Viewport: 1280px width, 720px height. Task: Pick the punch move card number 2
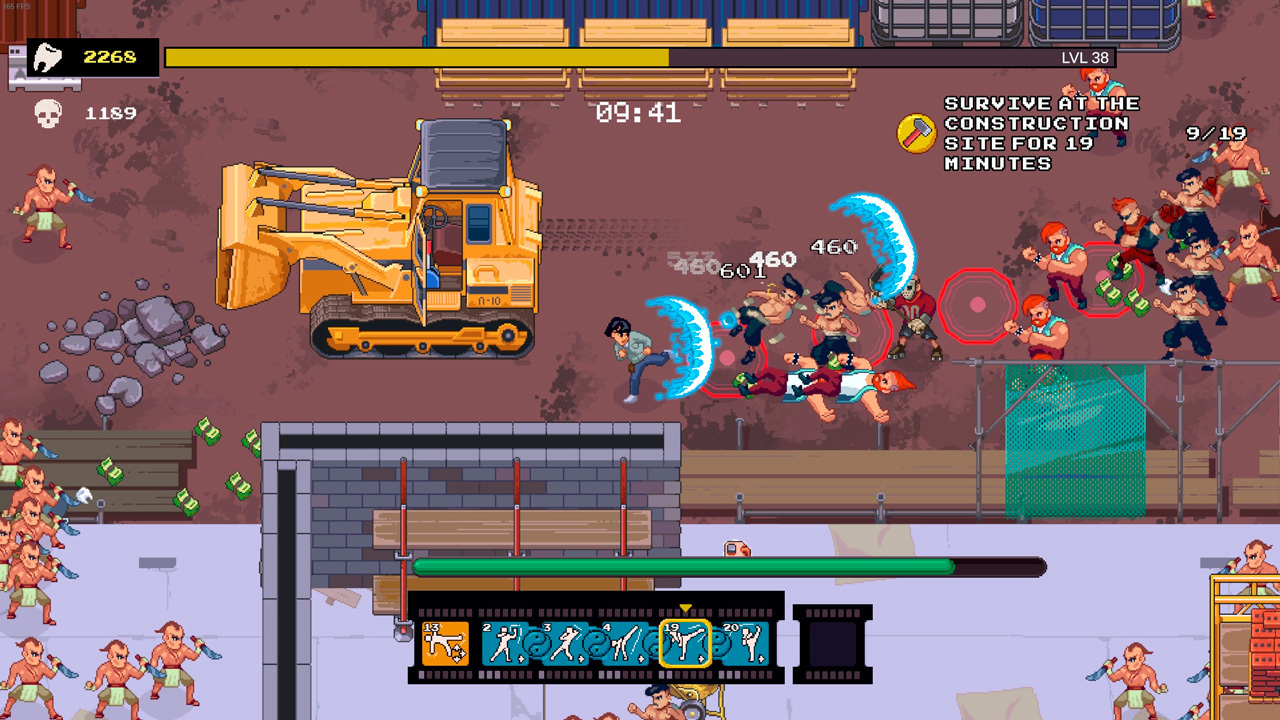(x=504, y=642)
